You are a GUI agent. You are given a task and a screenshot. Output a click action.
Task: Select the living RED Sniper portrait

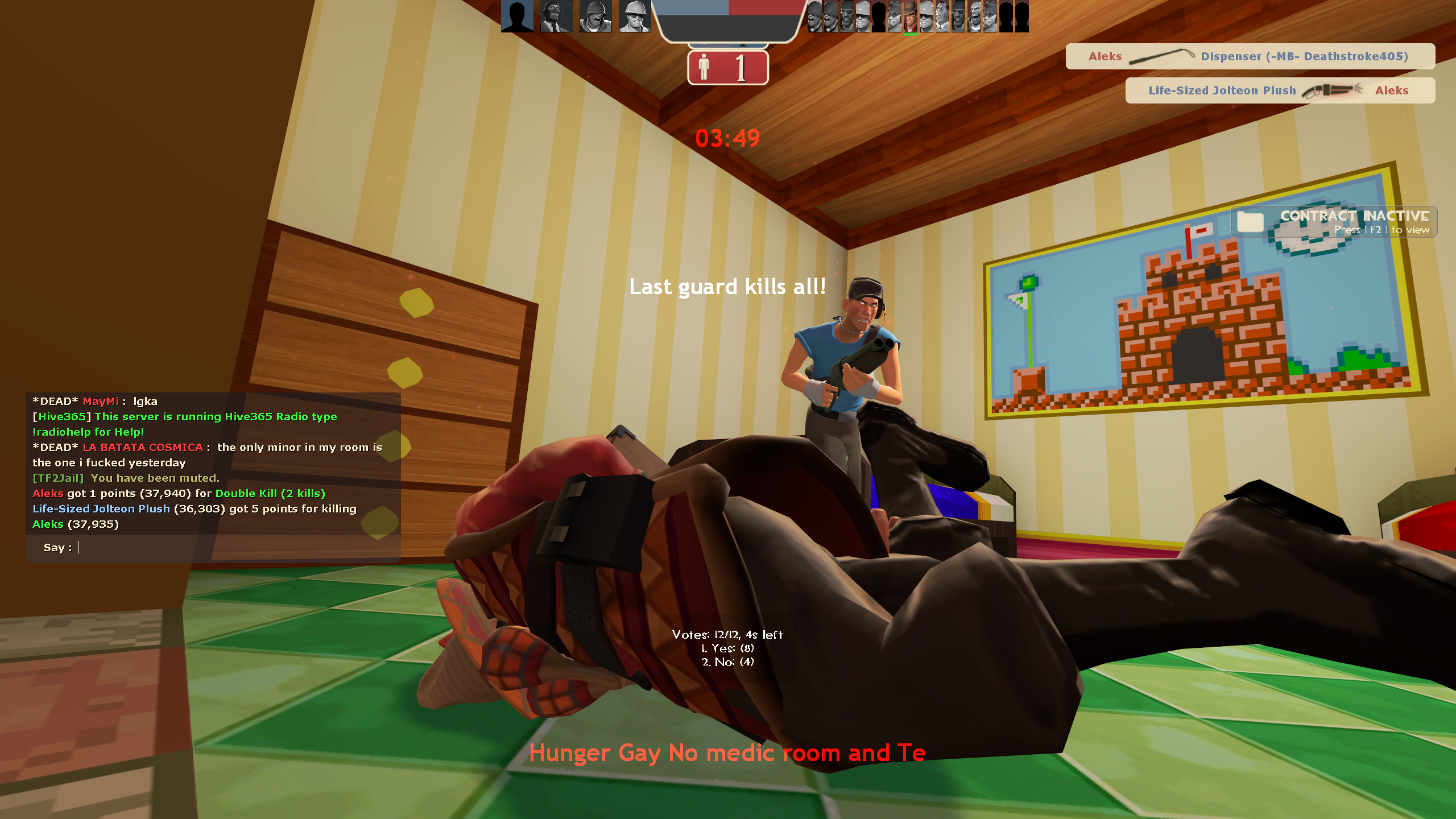[910, 16]
